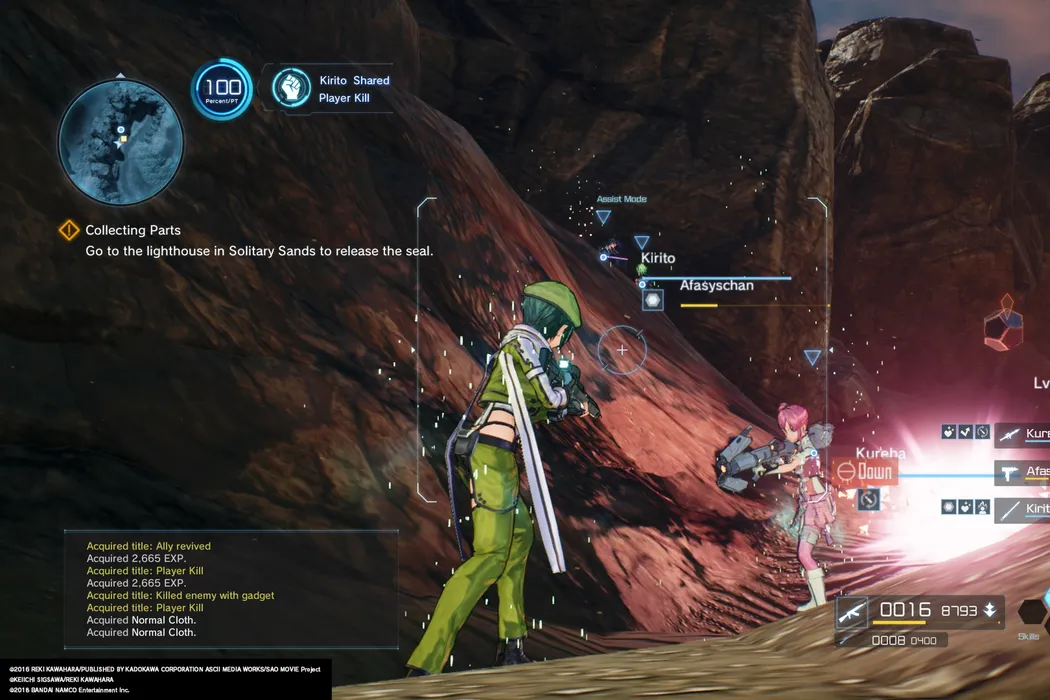Viewport: 1050px width, 700px height.
Task: Select Kureha's party row with rifle icon
Action: click(1022, 433)
